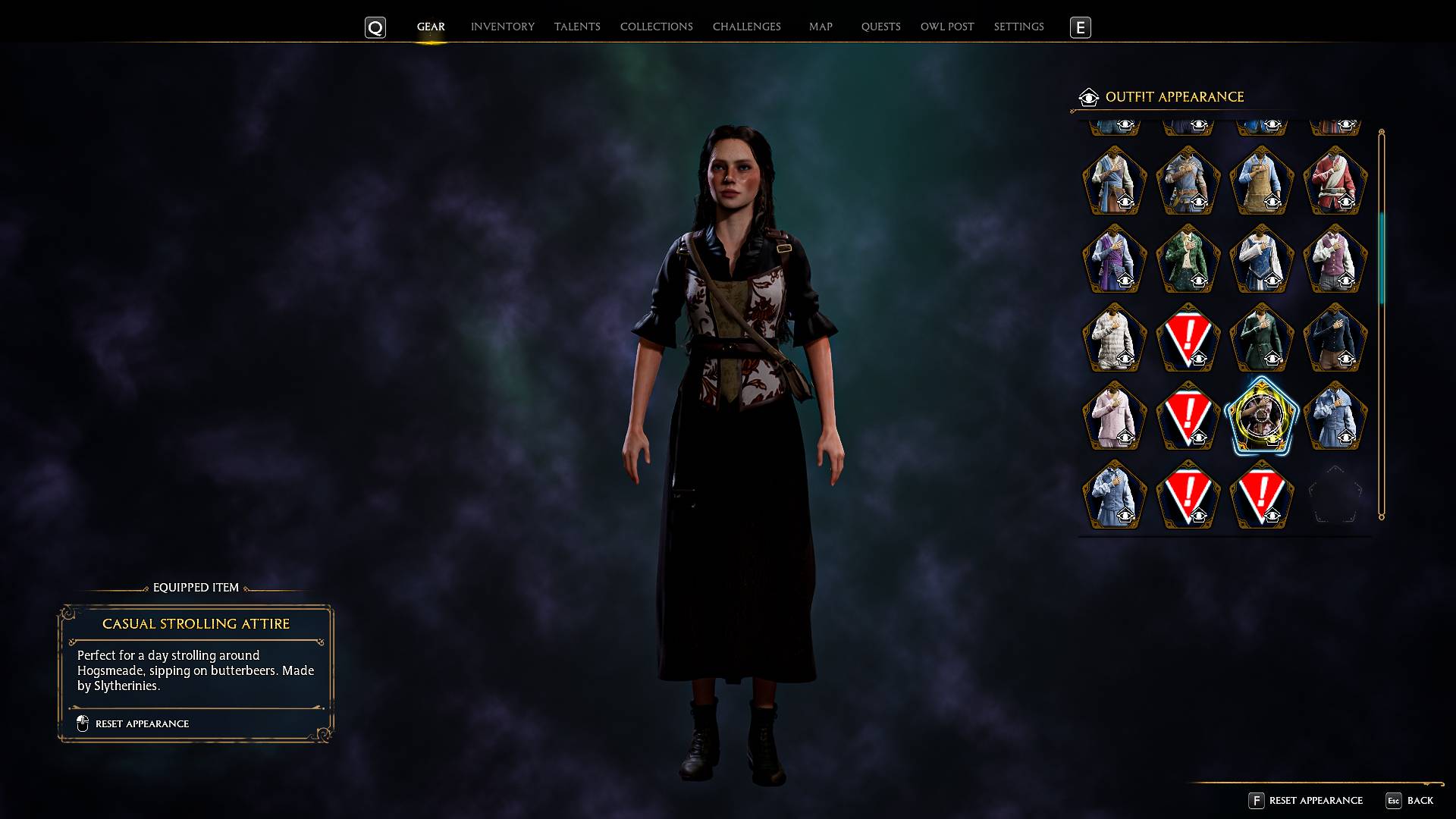
Task: Switch to the TALENTS tab
Action: [x=577, y=27]
